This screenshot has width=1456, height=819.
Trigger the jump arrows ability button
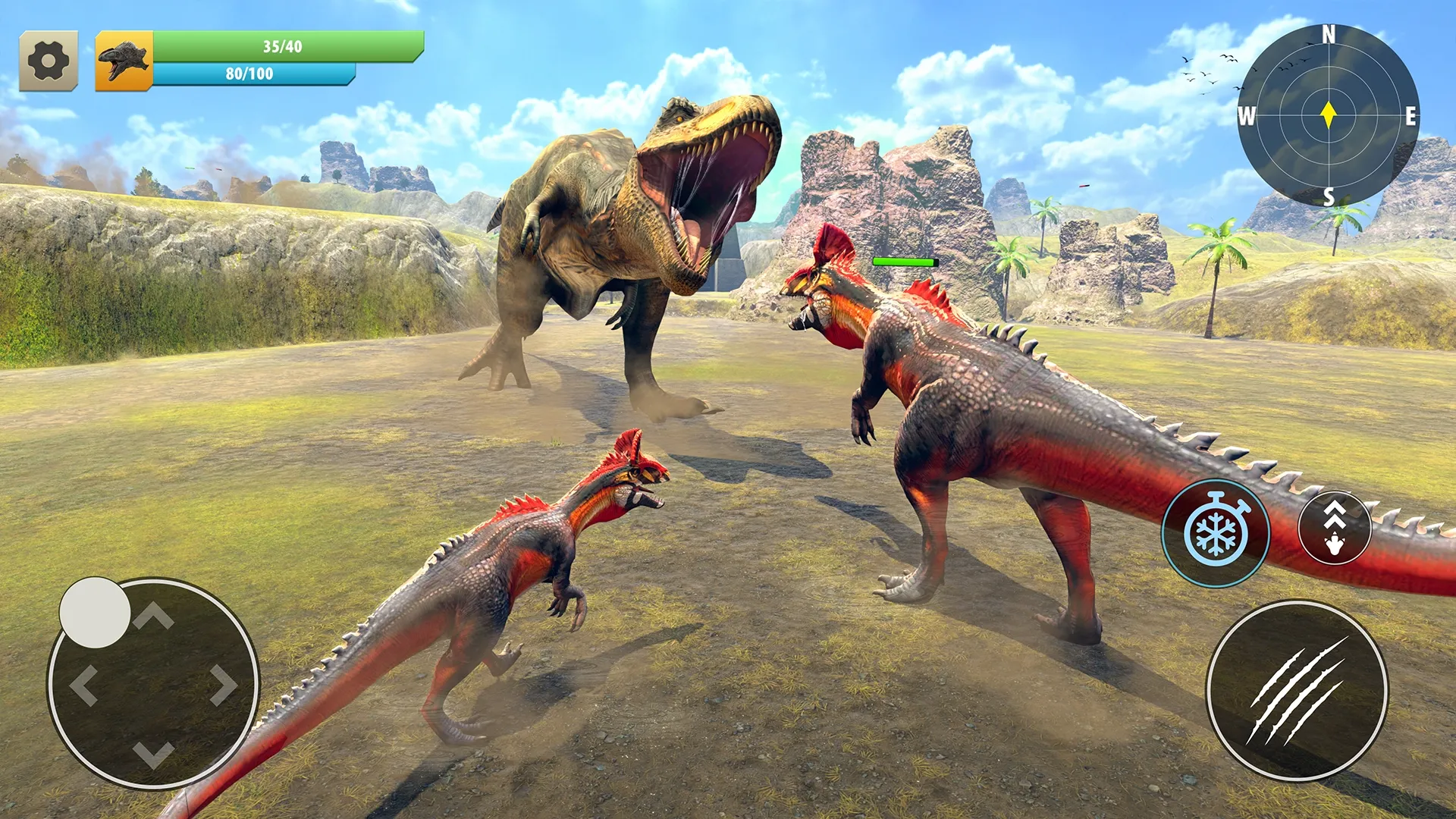click(1335, 528)
